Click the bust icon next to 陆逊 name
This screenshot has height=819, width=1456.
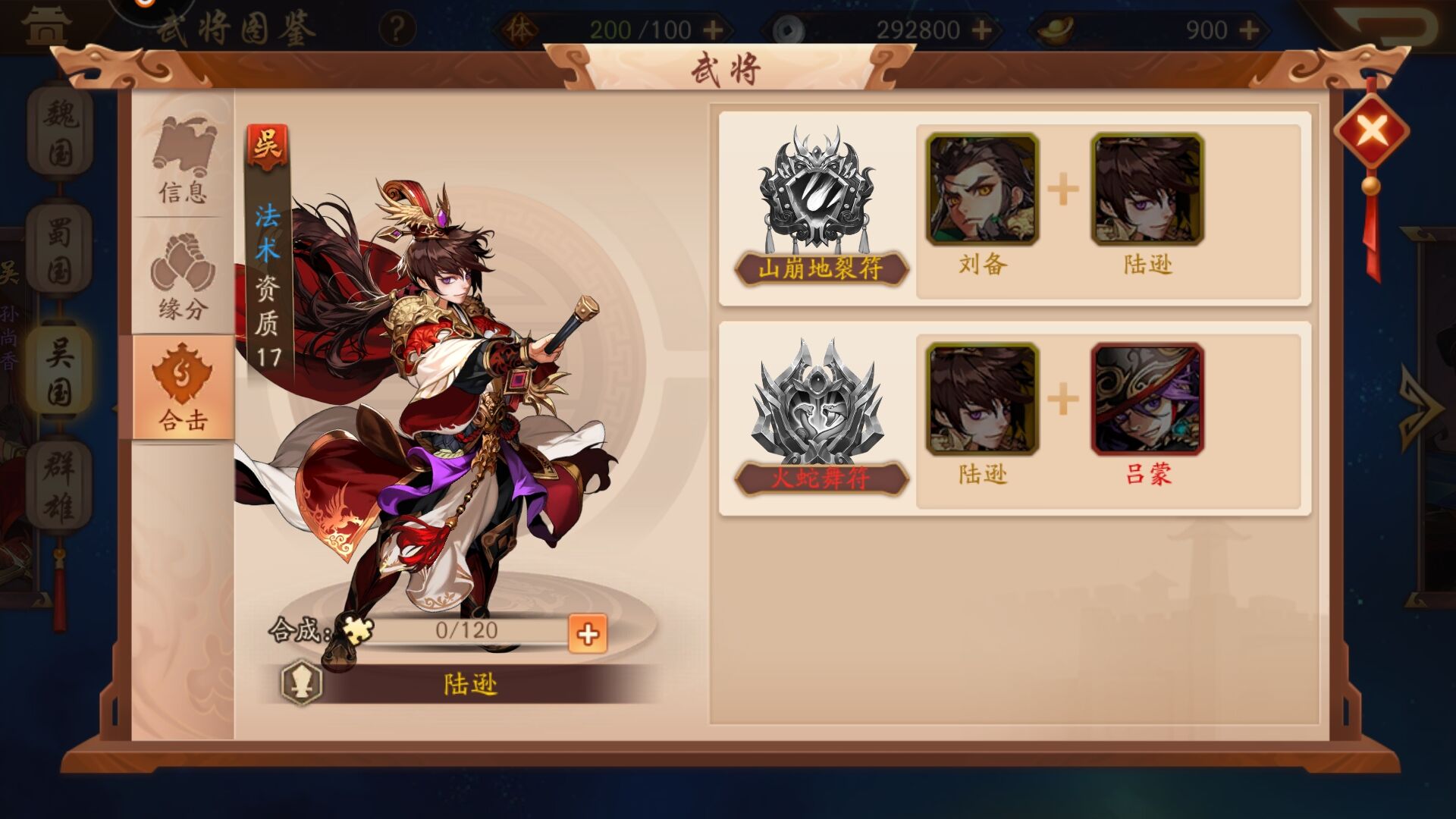tap(303, 682)
